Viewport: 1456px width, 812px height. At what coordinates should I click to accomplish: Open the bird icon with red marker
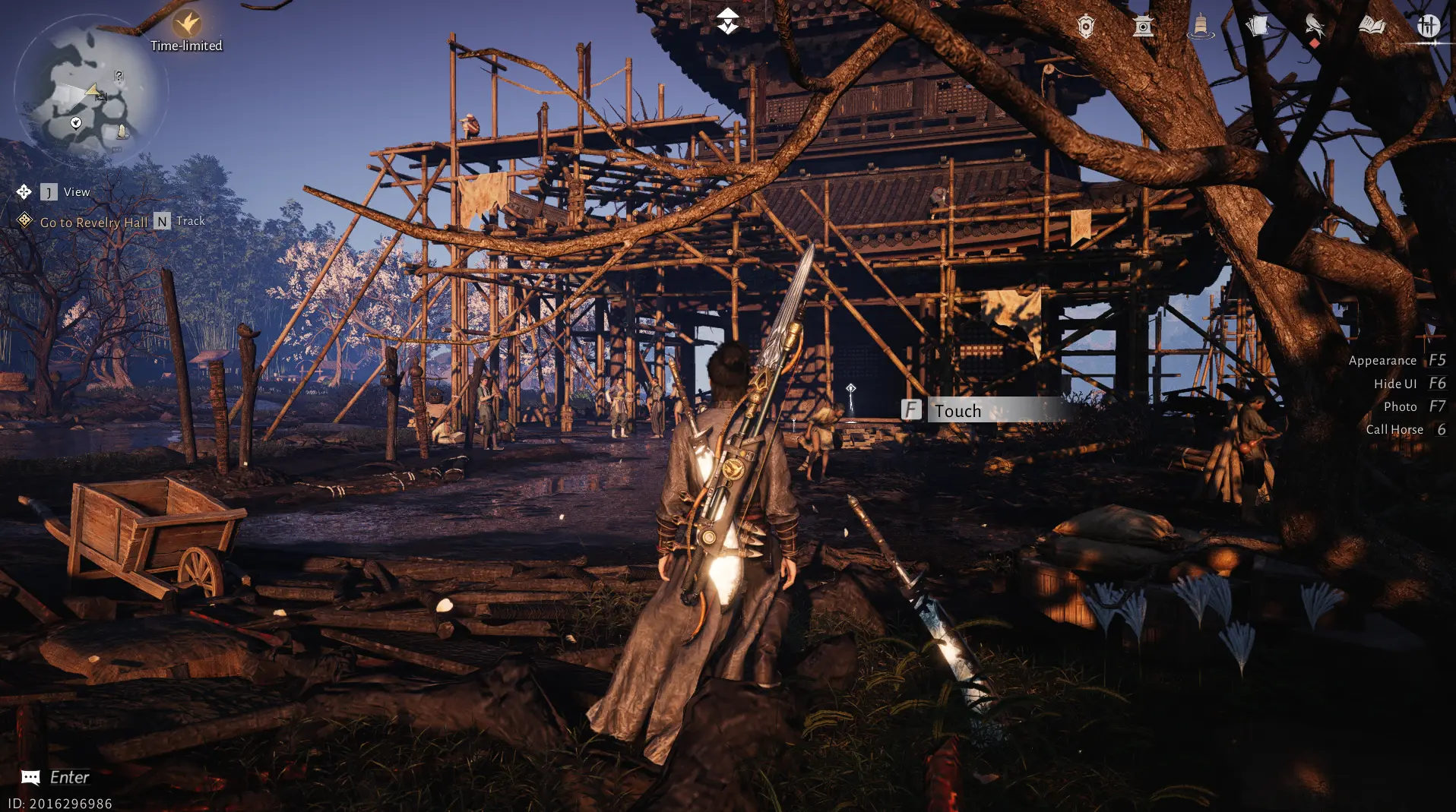click(x=1314, y=27)
